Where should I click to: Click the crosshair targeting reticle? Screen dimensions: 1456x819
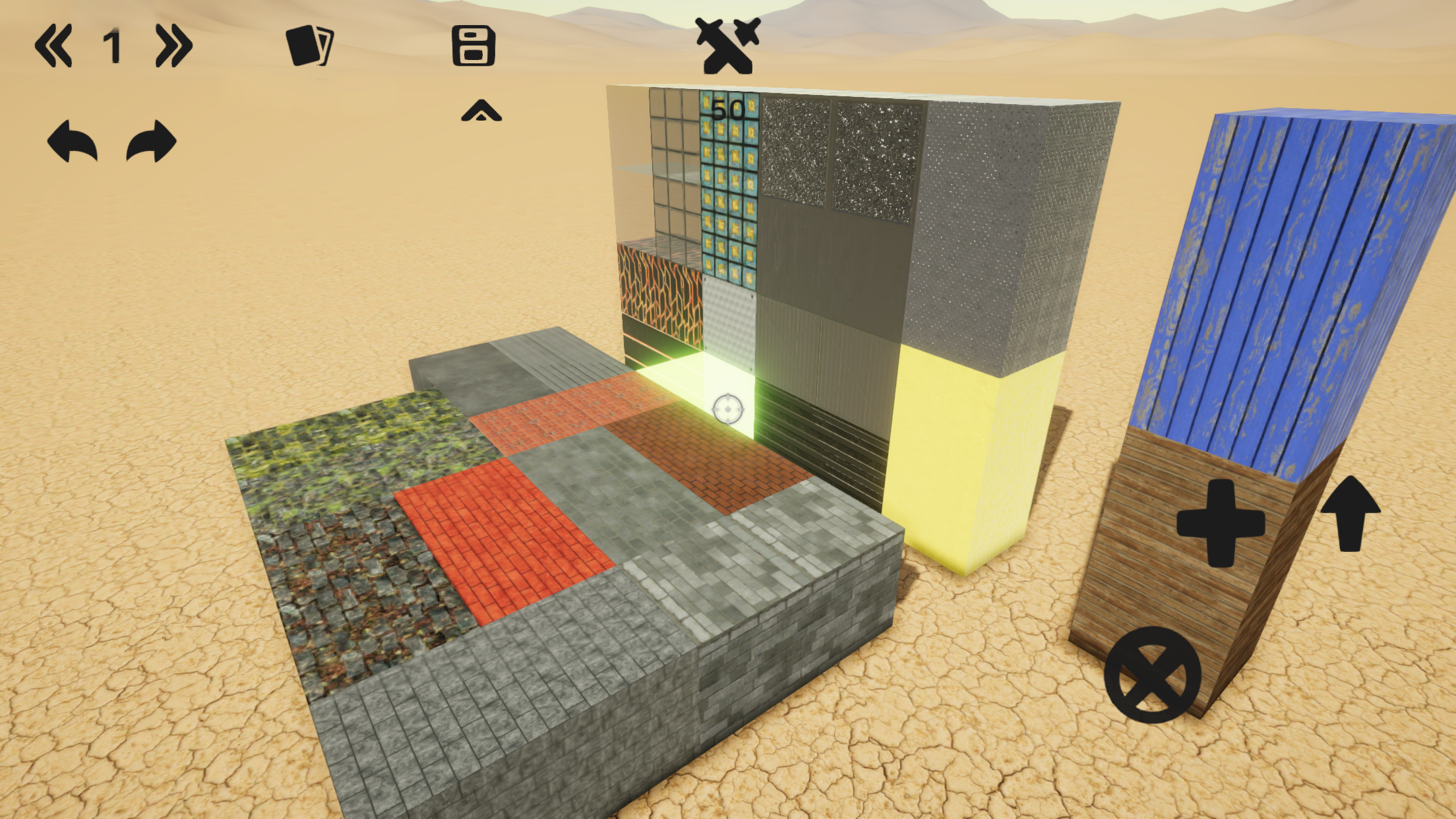point(727,409)
